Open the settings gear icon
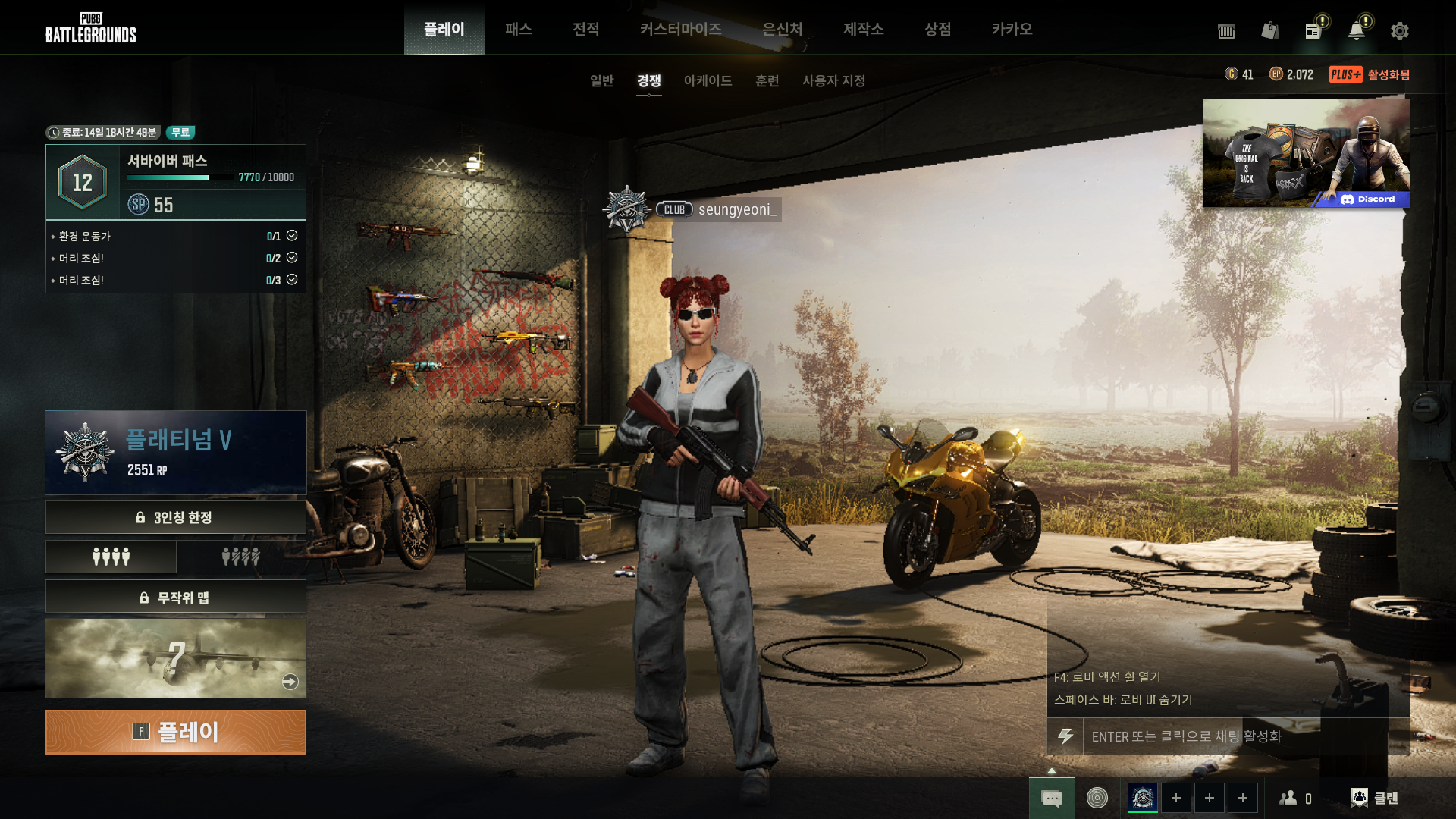The width and height of the screenshot is (1456, 819). coord(1399,31)
